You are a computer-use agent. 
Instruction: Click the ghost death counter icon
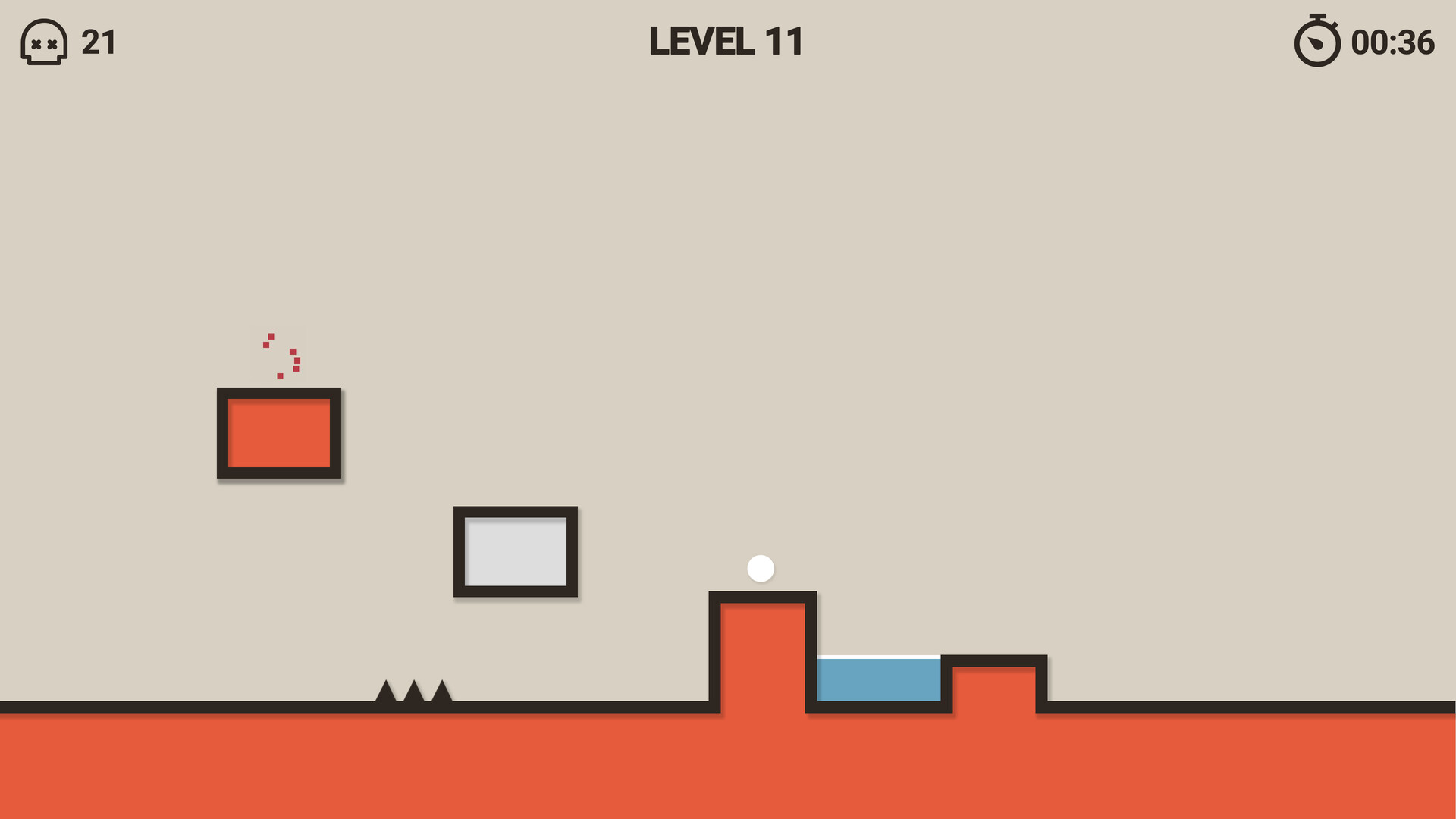[43, 43]
